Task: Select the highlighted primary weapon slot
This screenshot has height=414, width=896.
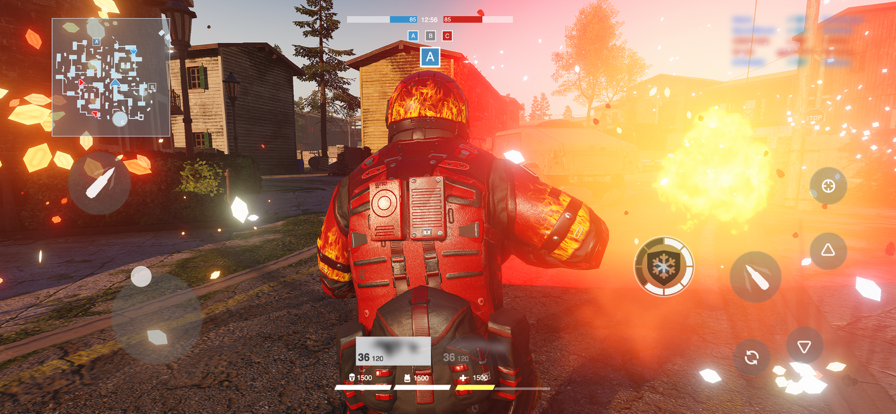Action: [x=393, y=352]
